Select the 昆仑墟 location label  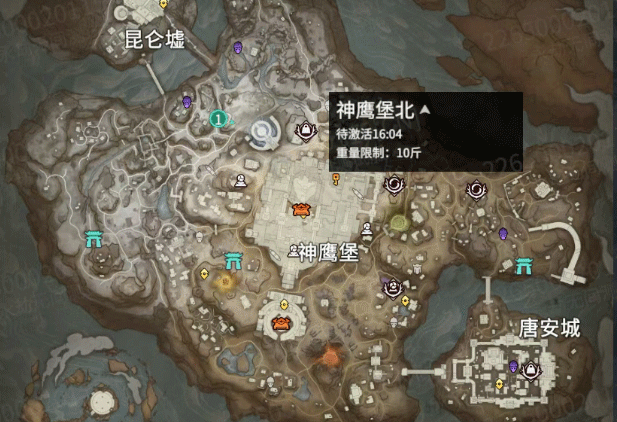pyautogui.click(x=154, y=40)
